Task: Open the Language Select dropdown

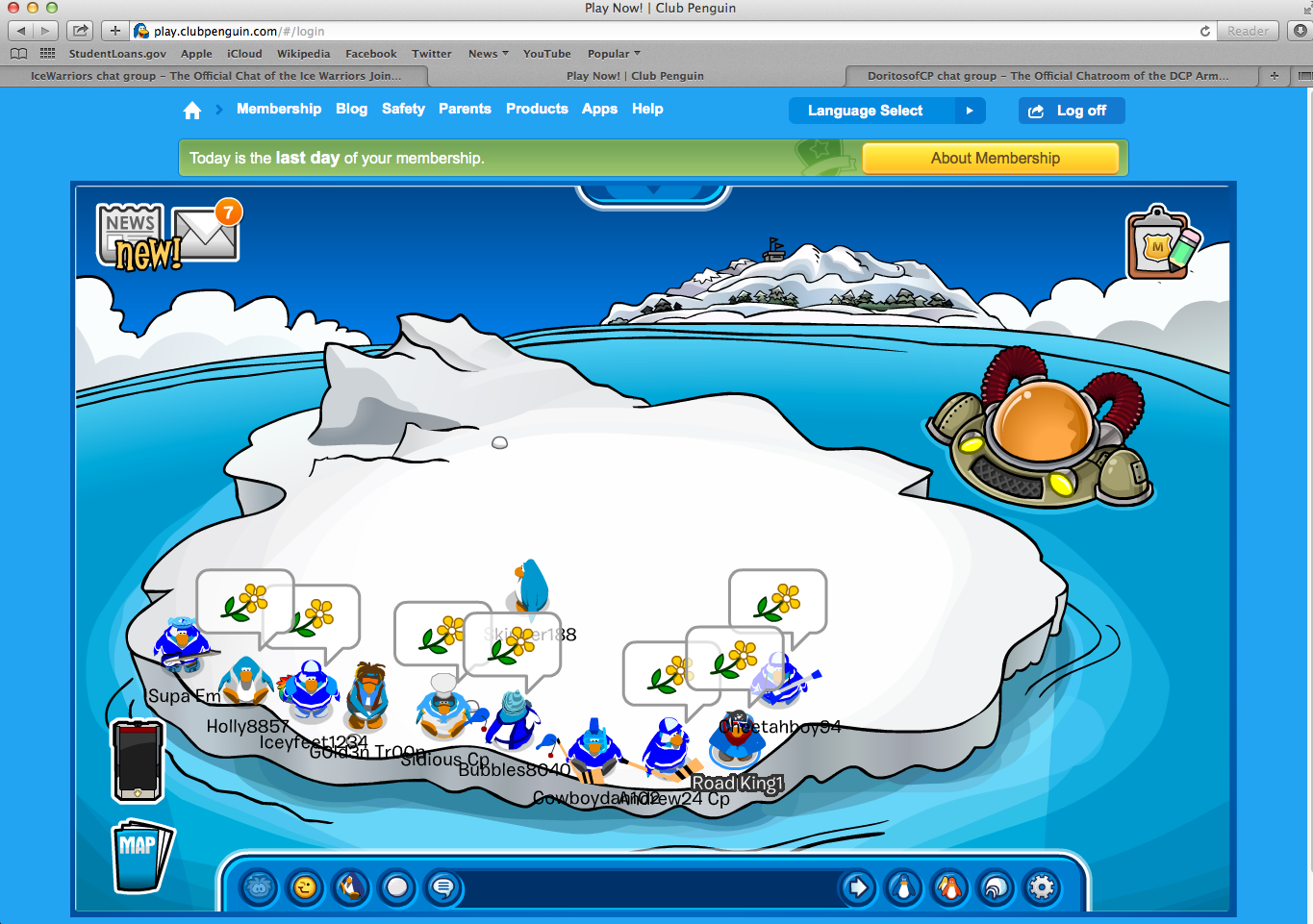Action: [886, 111]
